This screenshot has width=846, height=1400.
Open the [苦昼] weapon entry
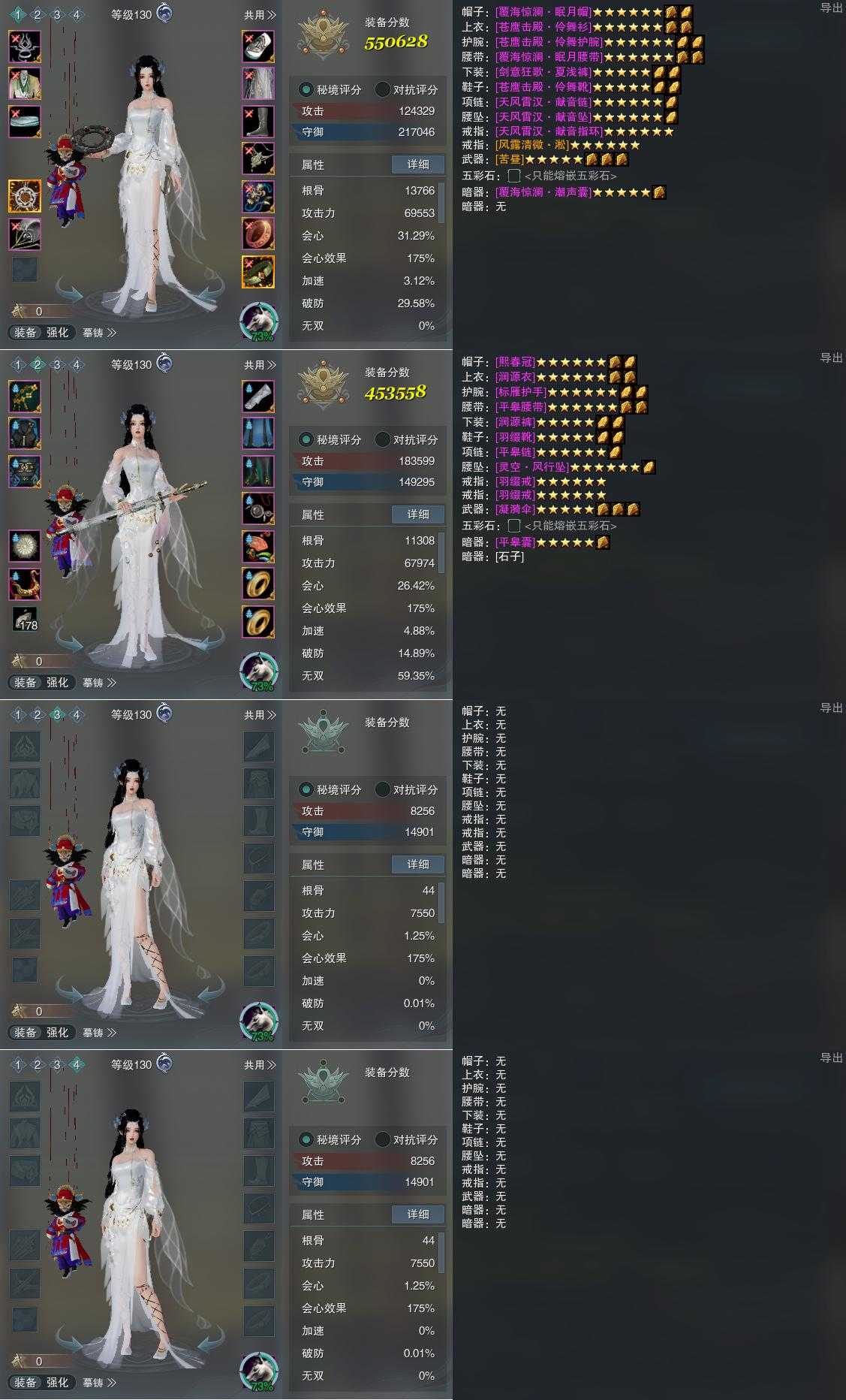click(x=510, y=159)
